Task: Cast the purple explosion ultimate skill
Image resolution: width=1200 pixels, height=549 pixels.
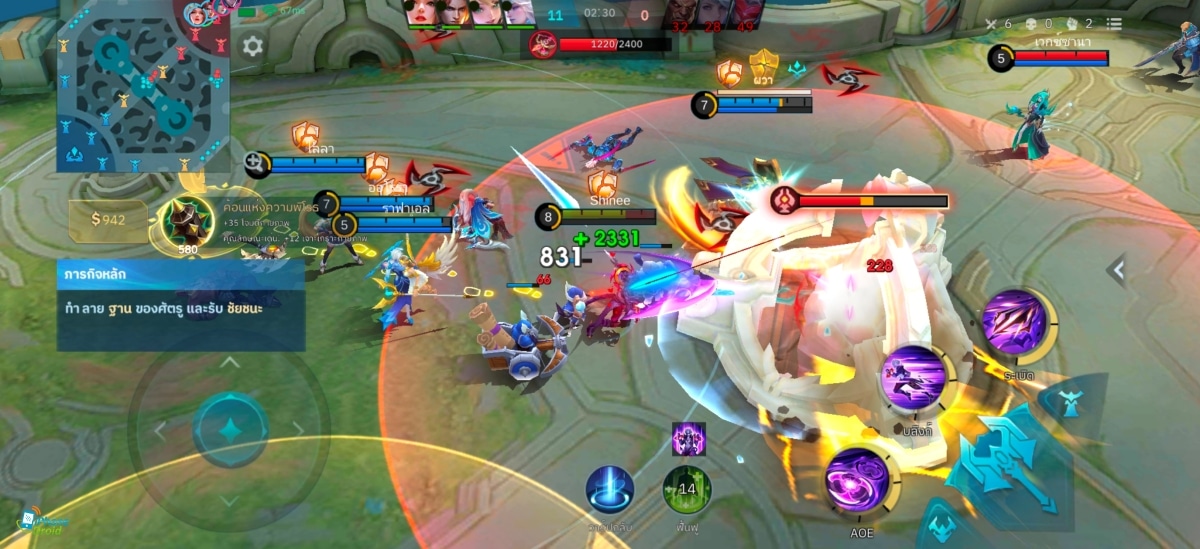Action: [1015, 323]
